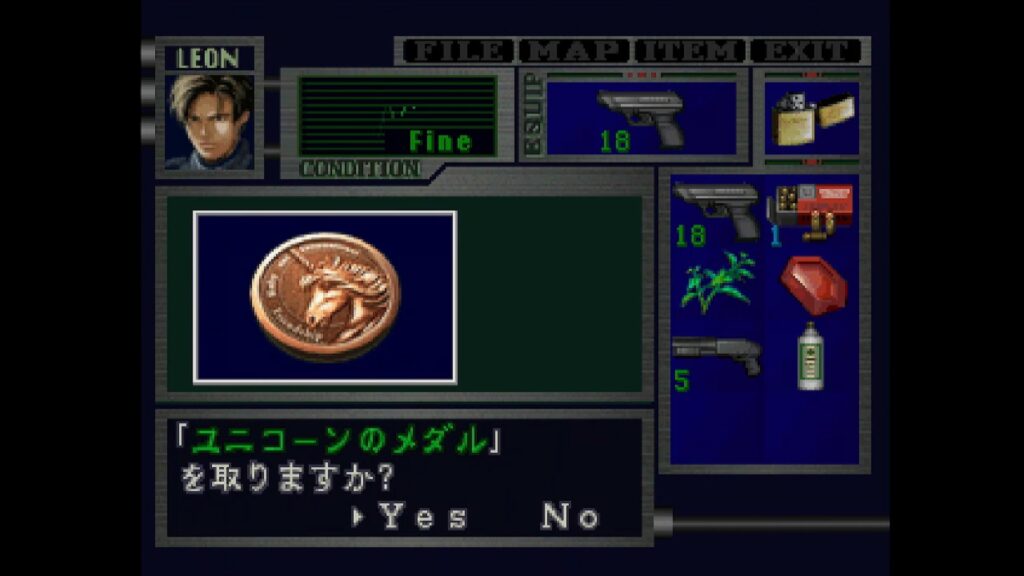This screenshot has width=1024, height=576.
Task: Click Leon's character portrait
Action: [x=210, y=120]
